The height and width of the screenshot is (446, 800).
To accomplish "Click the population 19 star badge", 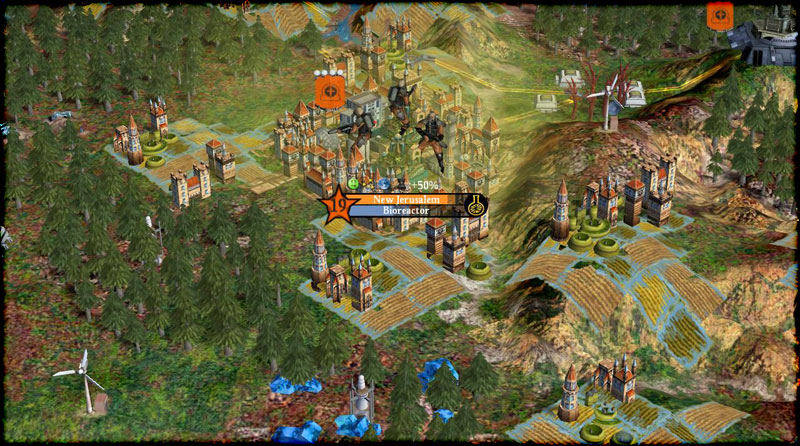I will pyautogui.click(x=340, y=205).
